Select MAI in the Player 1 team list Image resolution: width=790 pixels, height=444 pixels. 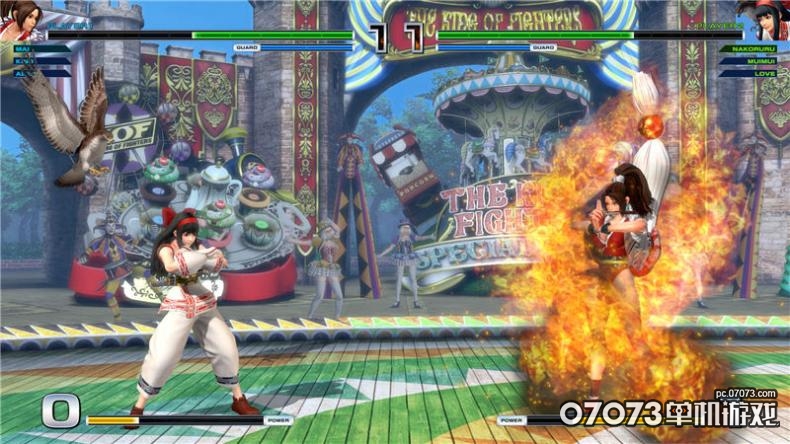tap(24, 47)
